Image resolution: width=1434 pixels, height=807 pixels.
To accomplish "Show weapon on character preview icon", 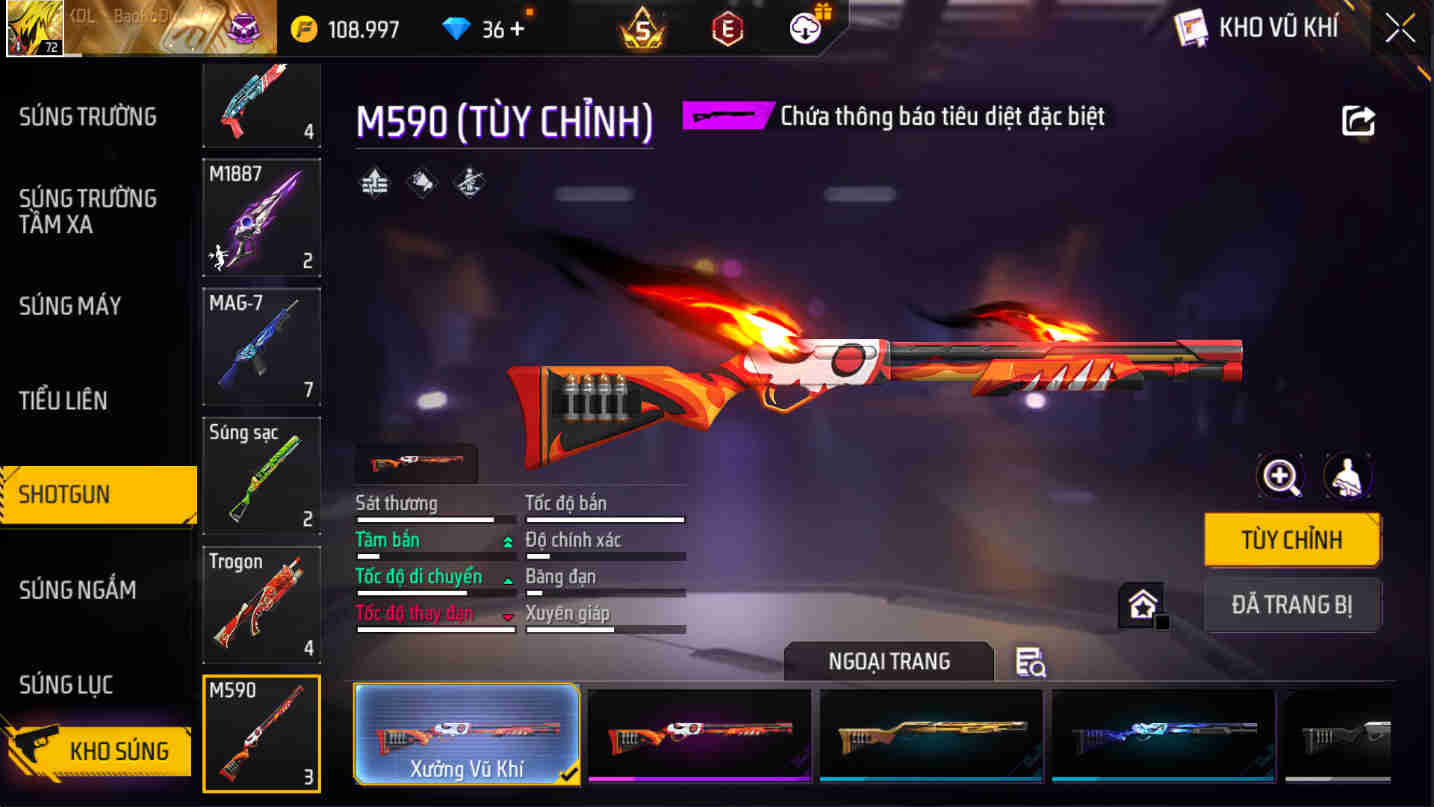I will (1348, 476).
